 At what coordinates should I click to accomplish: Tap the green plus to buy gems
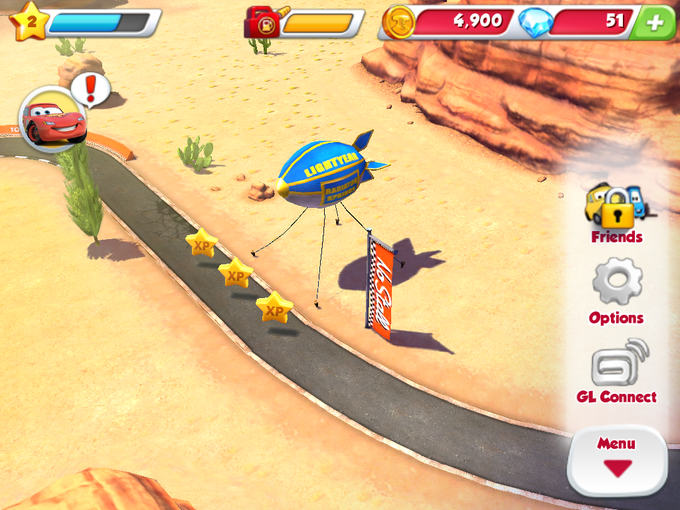[655, 22]
